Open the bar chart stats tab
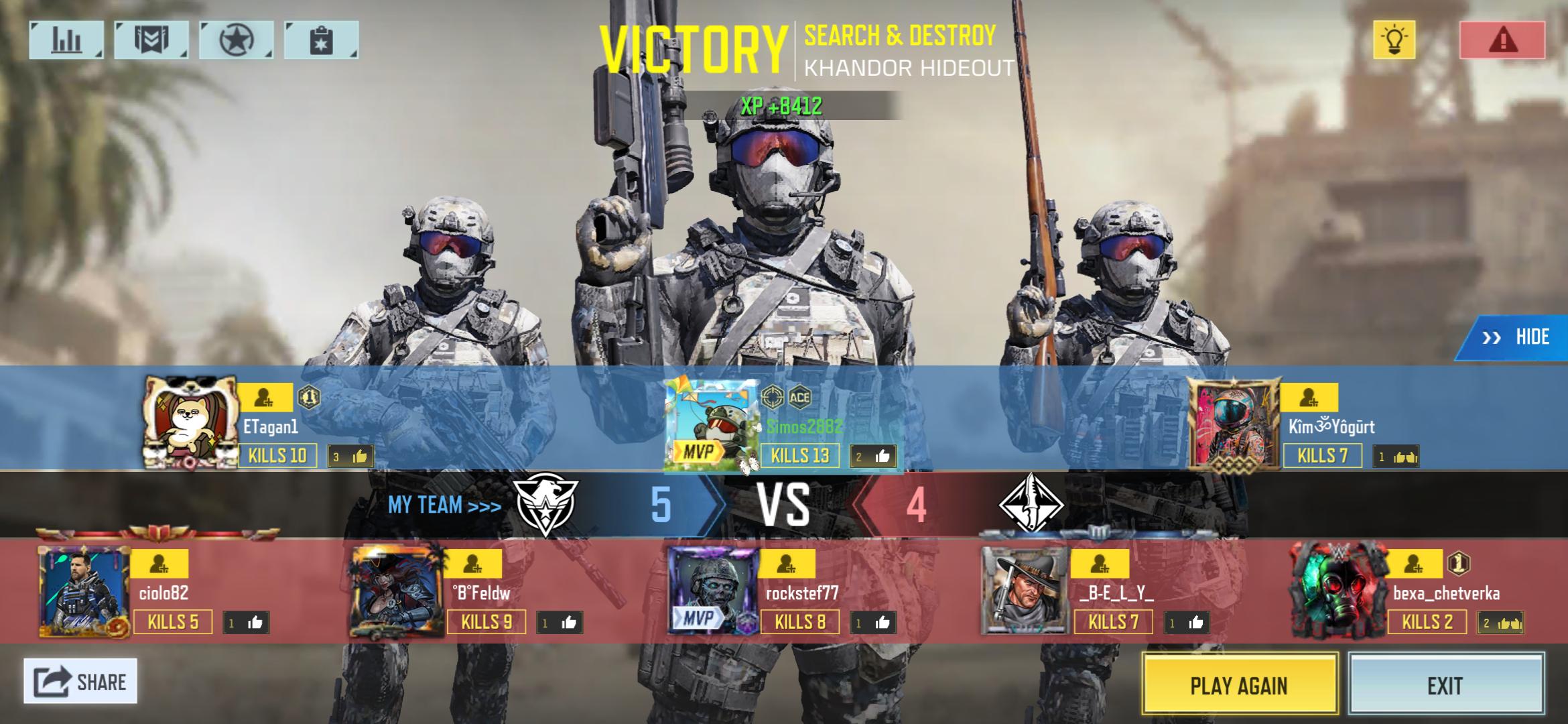Image resolution: width=1568 pixels, height=724 pixels. click(x=66, y=40)
